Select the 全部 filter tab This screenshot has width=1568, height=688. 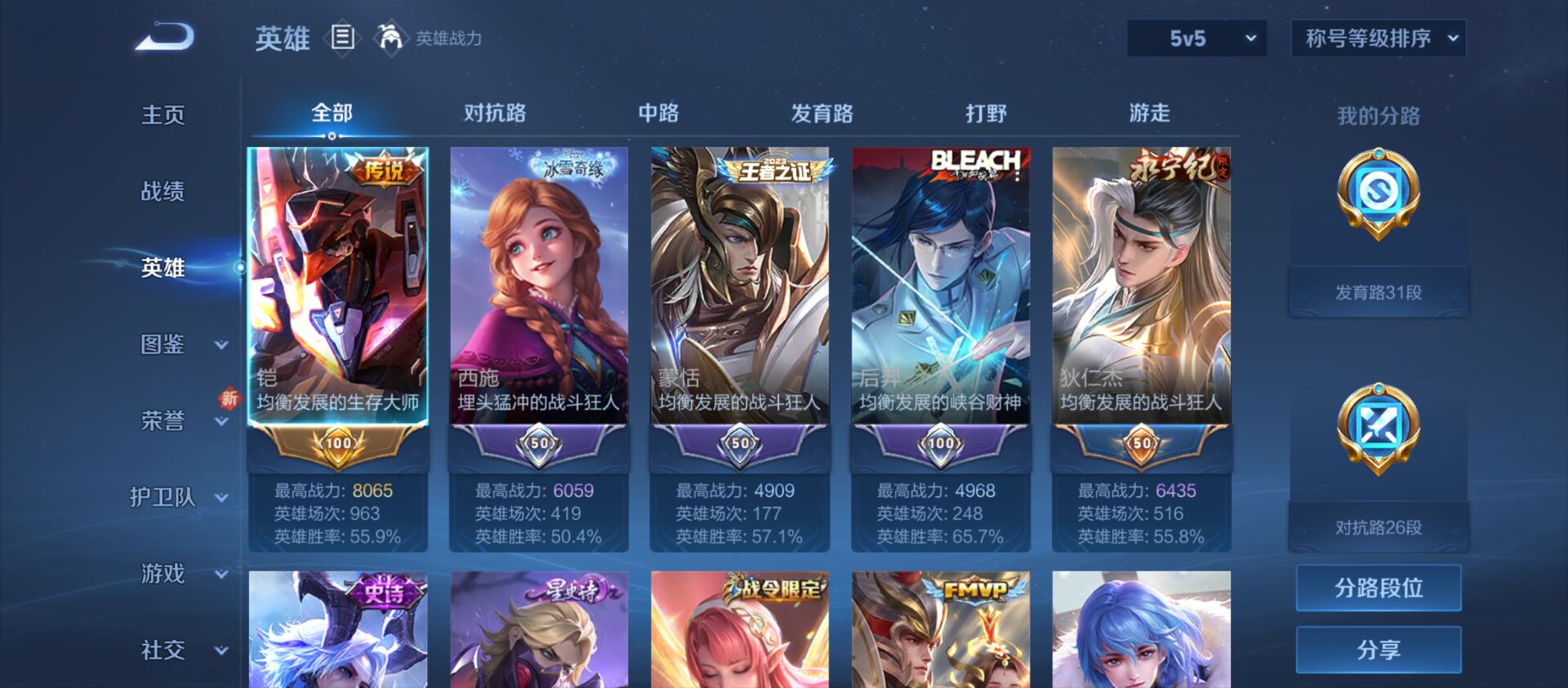(332, 114)
